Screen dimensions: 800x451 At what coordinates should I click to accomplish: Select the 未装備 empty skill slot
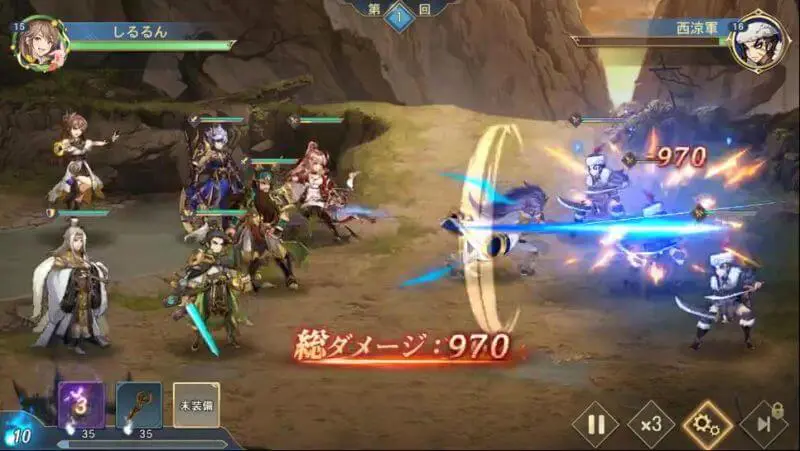point(195,405)
